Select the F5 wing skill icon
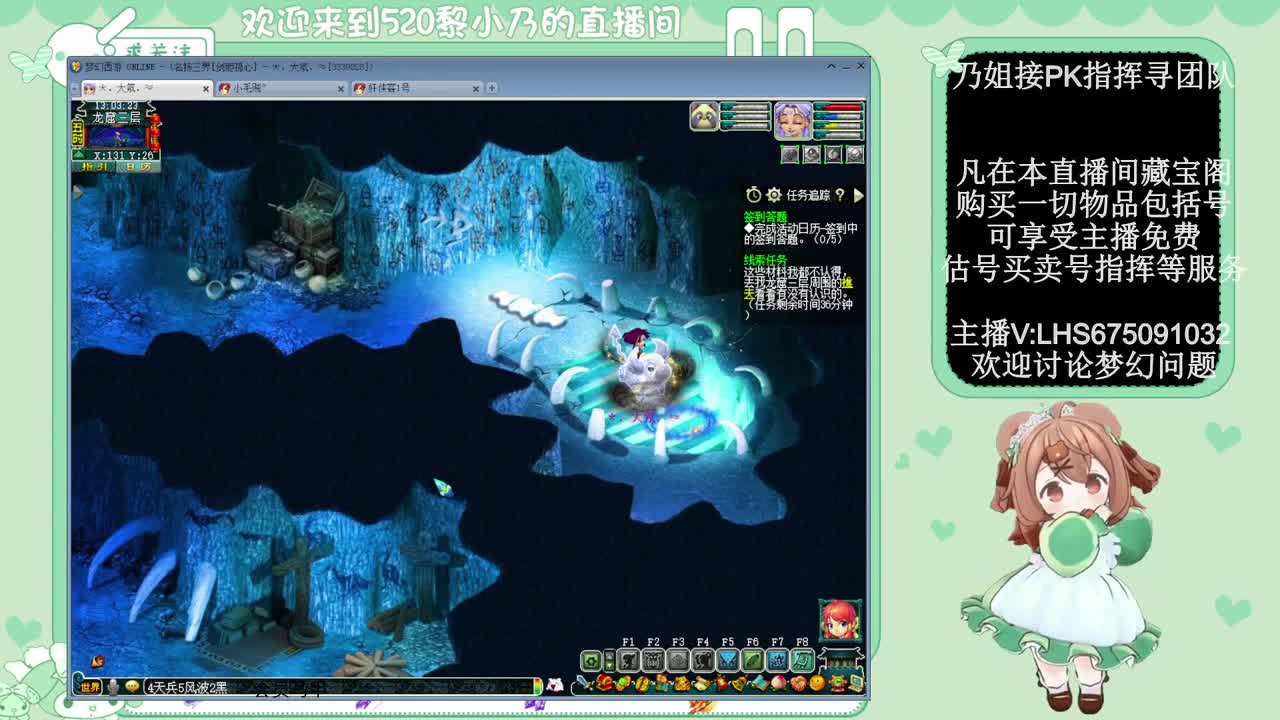The image size is (1280, 720). point(728,661)
